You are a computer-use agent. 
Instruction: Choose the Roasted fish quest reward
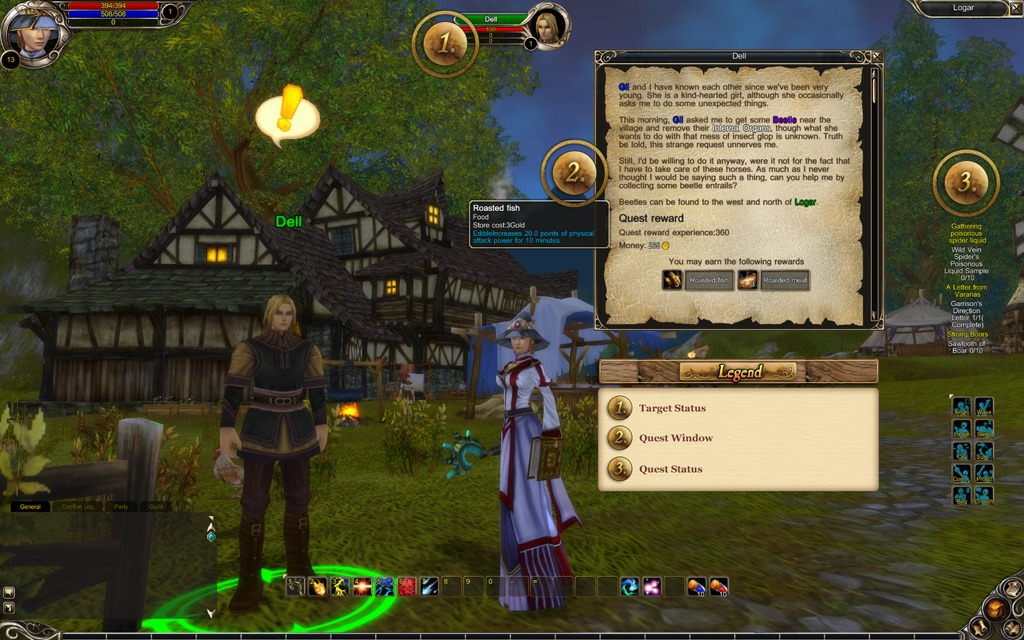pyautogui.click(x=698, y=281)
